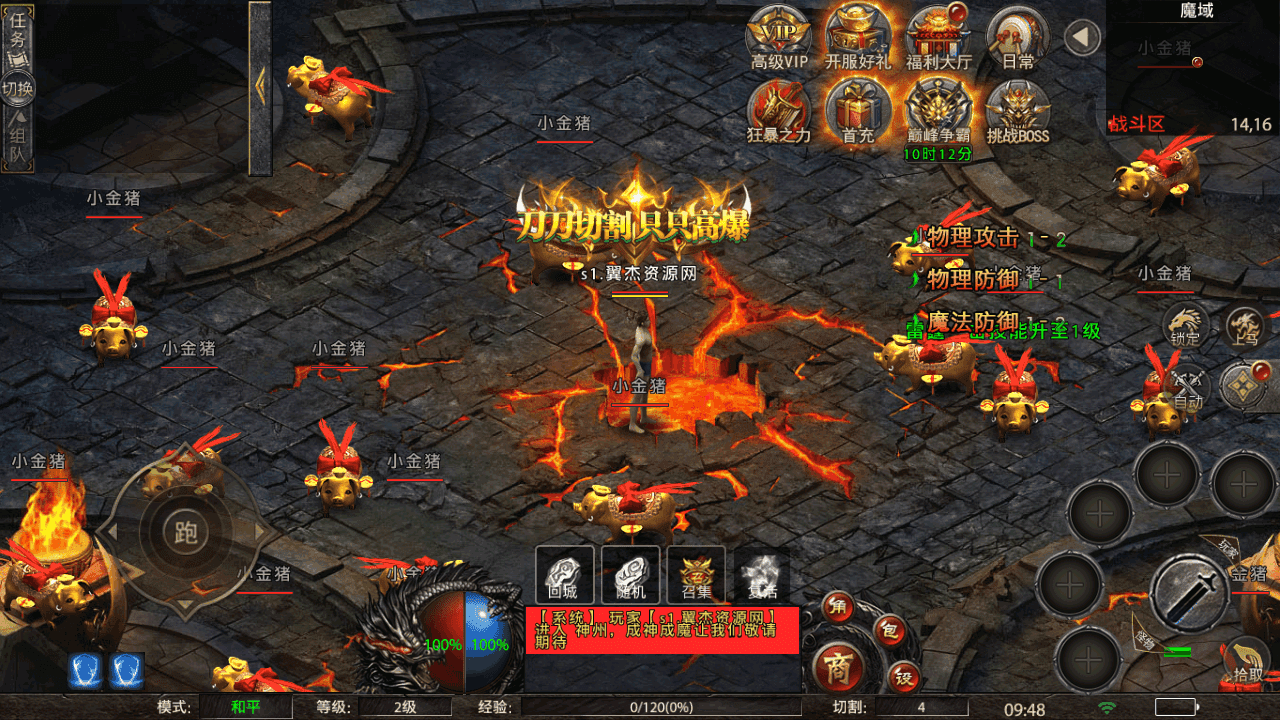Activate the 召集 summon skill

click(x=696, y=575)
